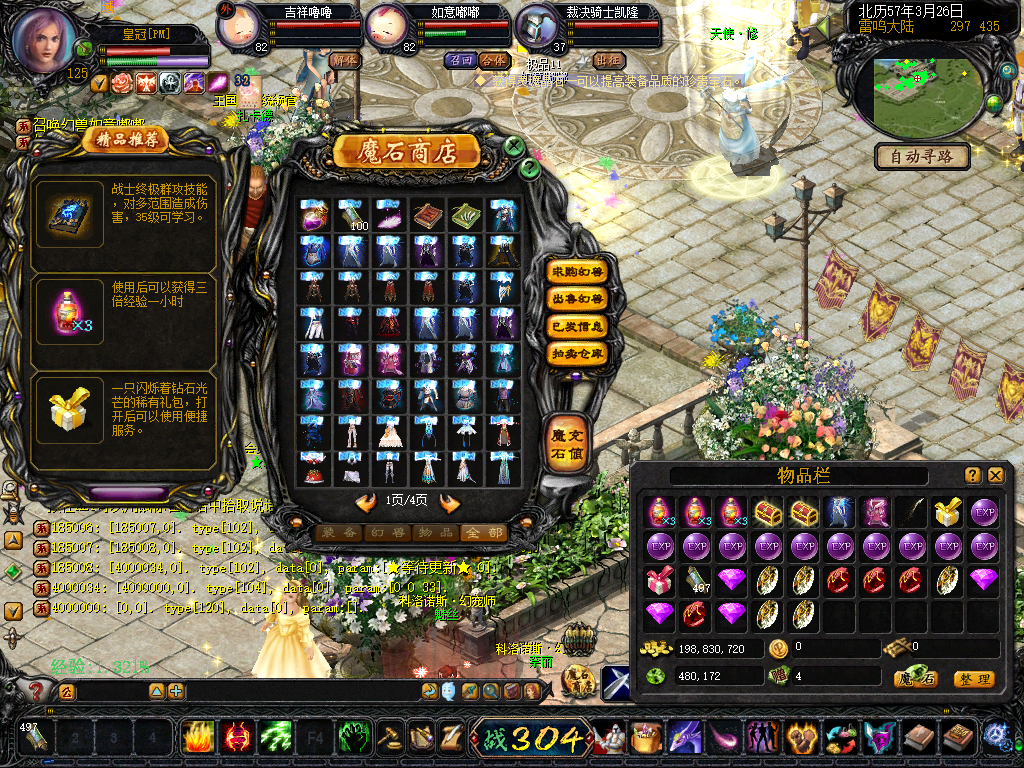Click the 整理 sort button in inventory
This screenshot has width=1024, height=768.
coord(973,679)
